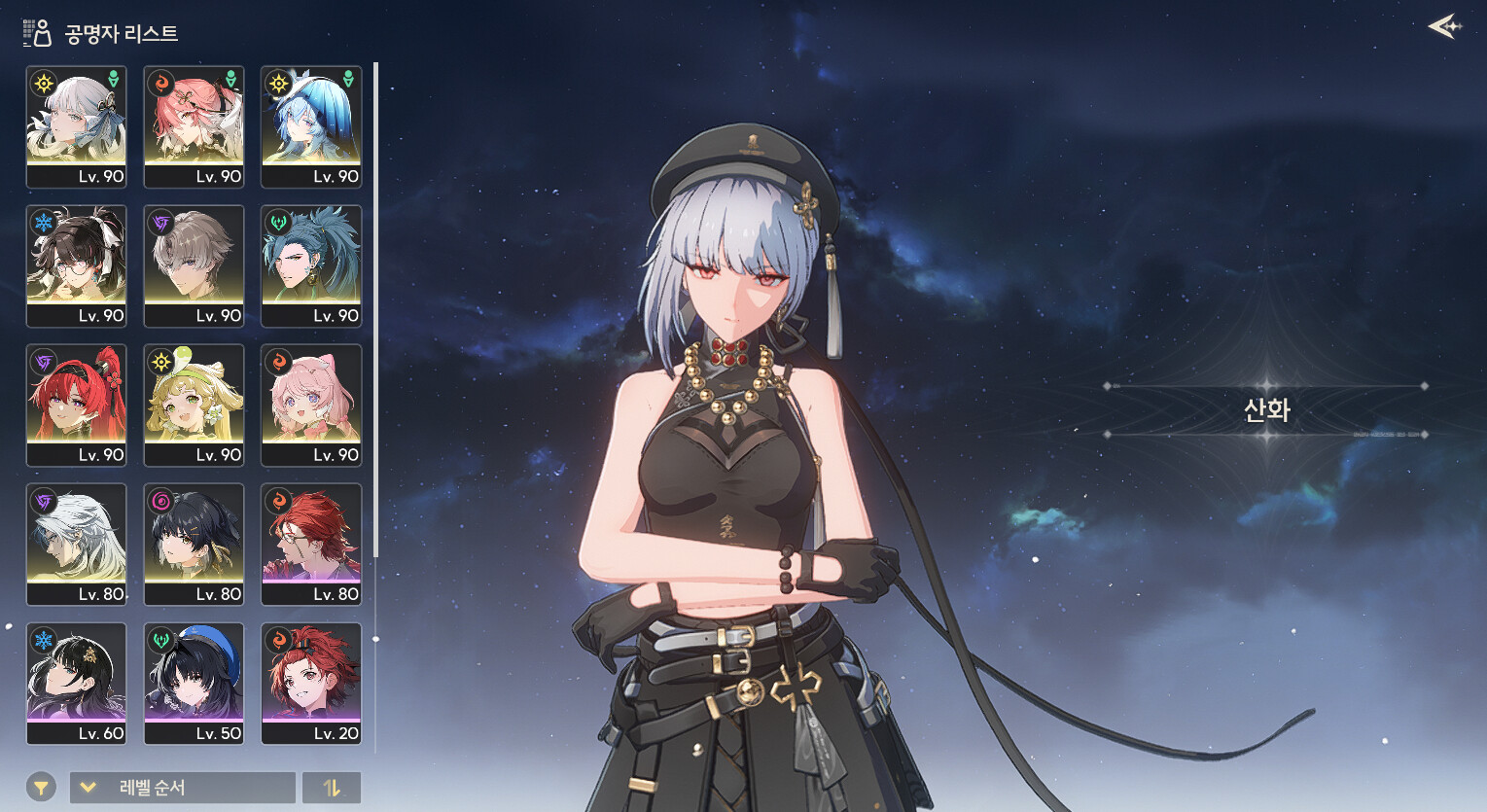Select the Lv. 60 Glacio resonator

click(x=76, y=683)
